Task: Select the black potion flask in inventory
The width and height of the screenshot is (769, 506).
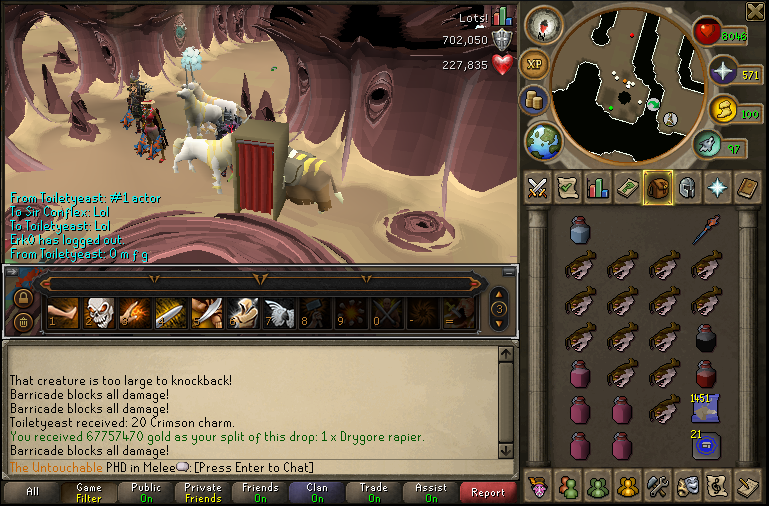Action: (707, 338)
